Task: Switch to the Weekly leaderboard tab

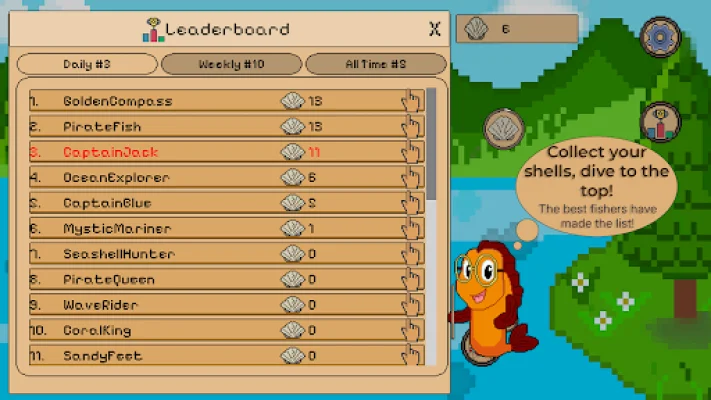Action: click(231, 64)
